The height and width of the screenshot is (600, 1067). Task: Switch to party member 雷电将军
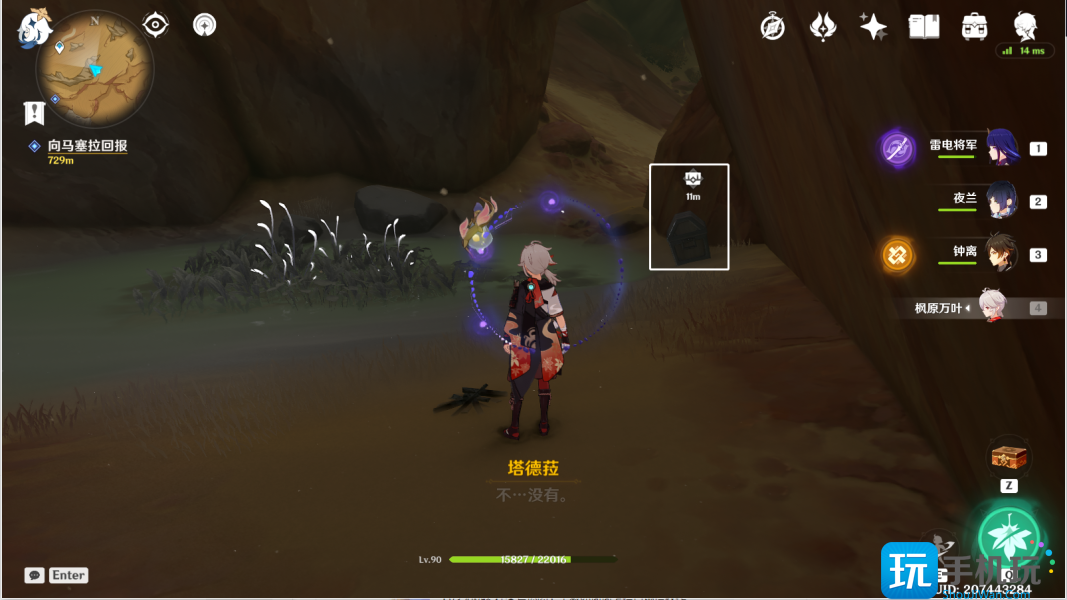click(1000, 147)
